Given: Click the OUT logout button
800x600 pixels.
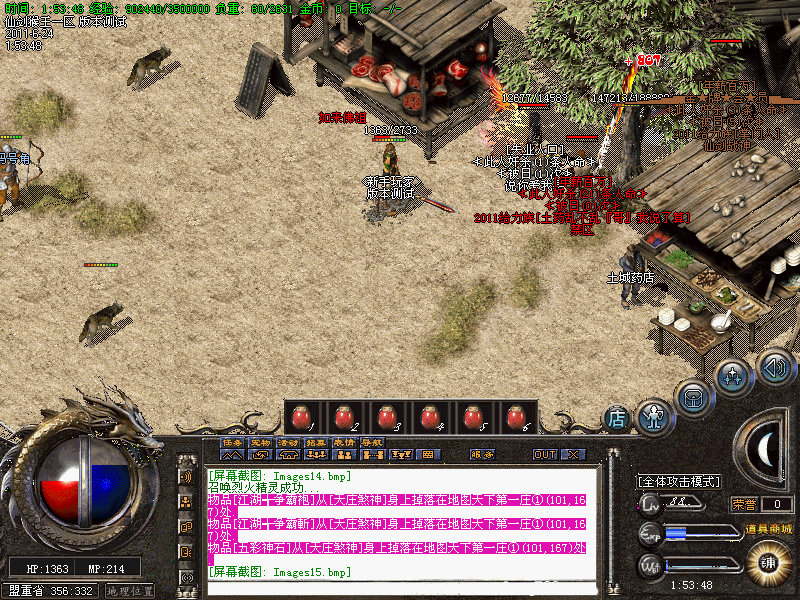Looking at the screenshot, I should (545, 454).
